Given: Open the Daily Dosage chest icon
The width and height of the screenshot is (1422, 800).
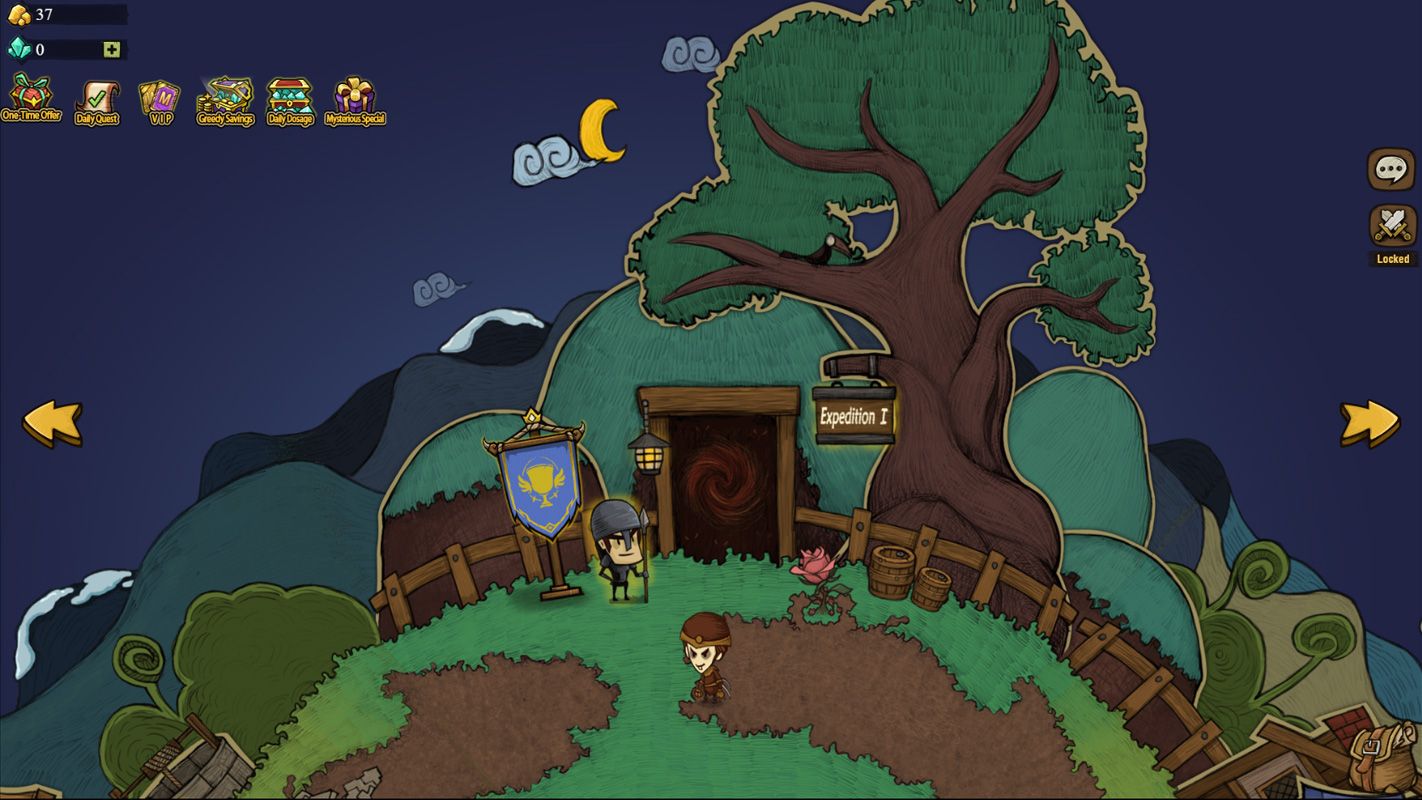Looking at the screenshot, I should 289,98.
